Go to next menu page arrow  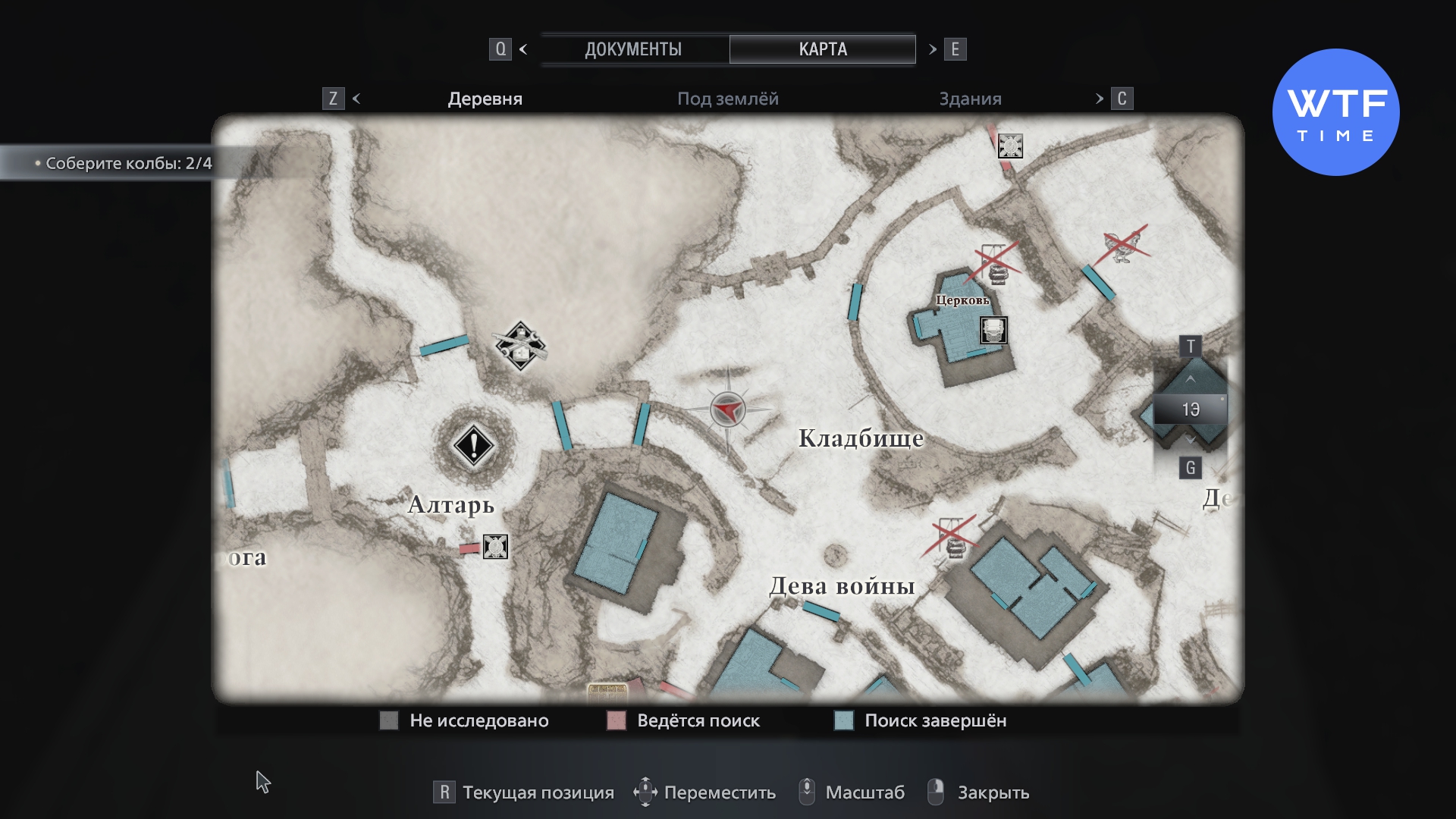[933, 49]
